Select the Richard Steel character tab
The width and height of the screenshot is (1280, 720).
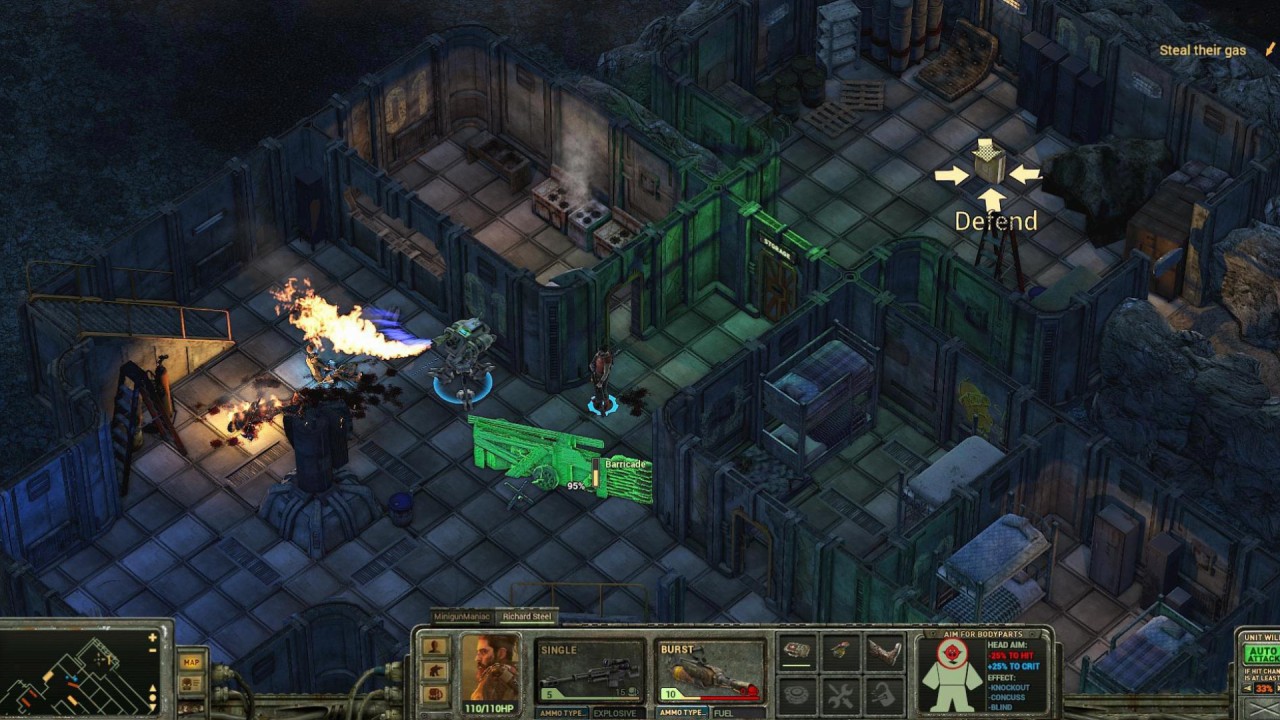[x=527, y=617]
